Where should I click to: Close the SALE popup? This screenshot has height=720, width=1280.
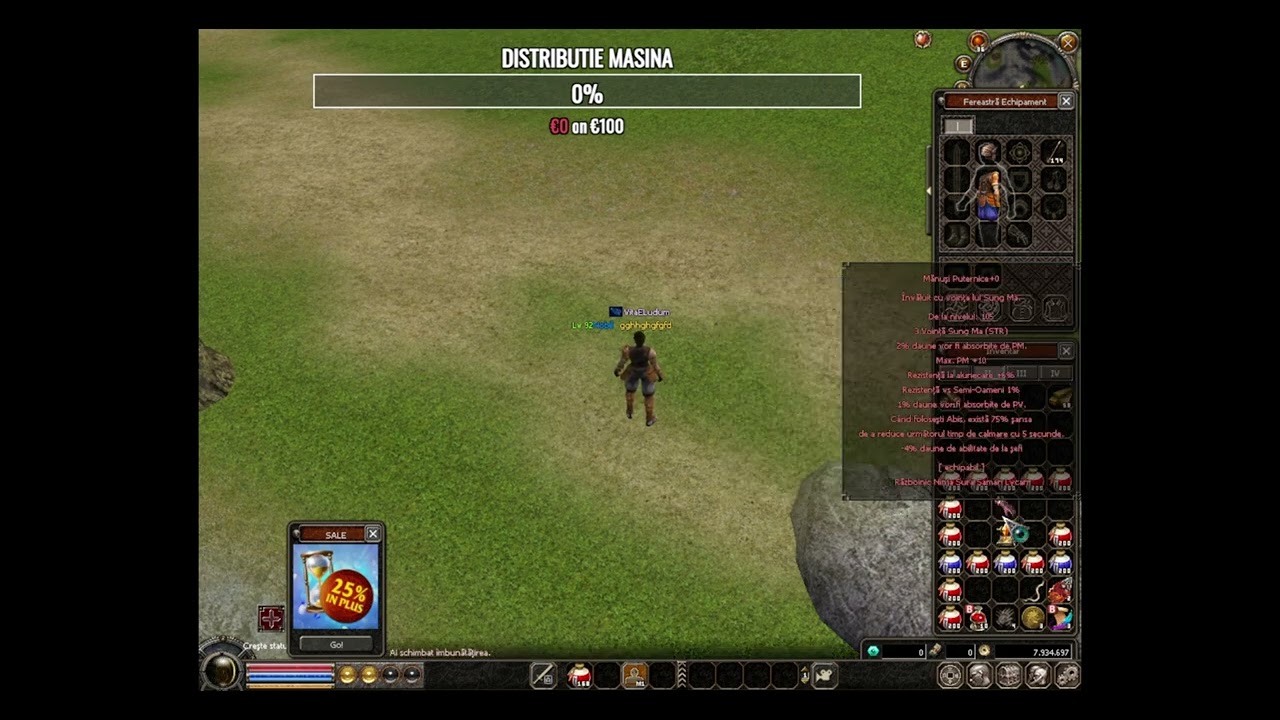click(x=373, y=534)
